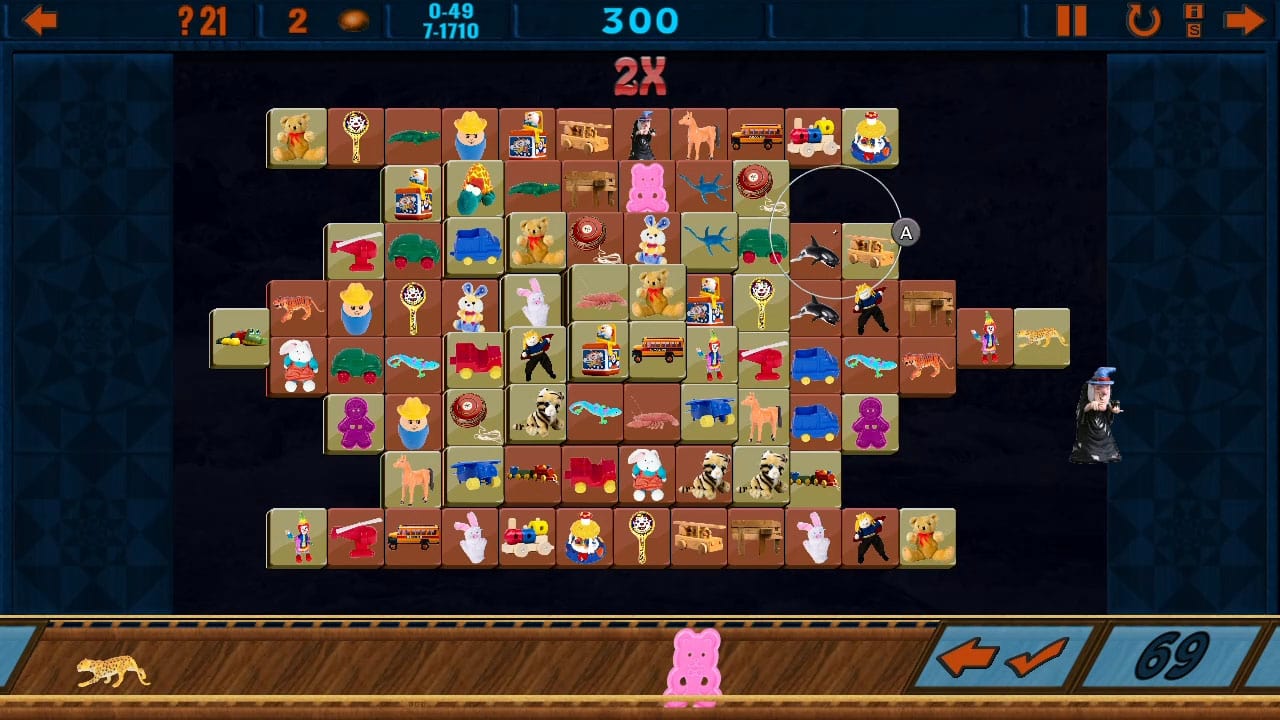Click the 300 score display
Viewport: 1280px width, 720px height.
click(640, 20)
